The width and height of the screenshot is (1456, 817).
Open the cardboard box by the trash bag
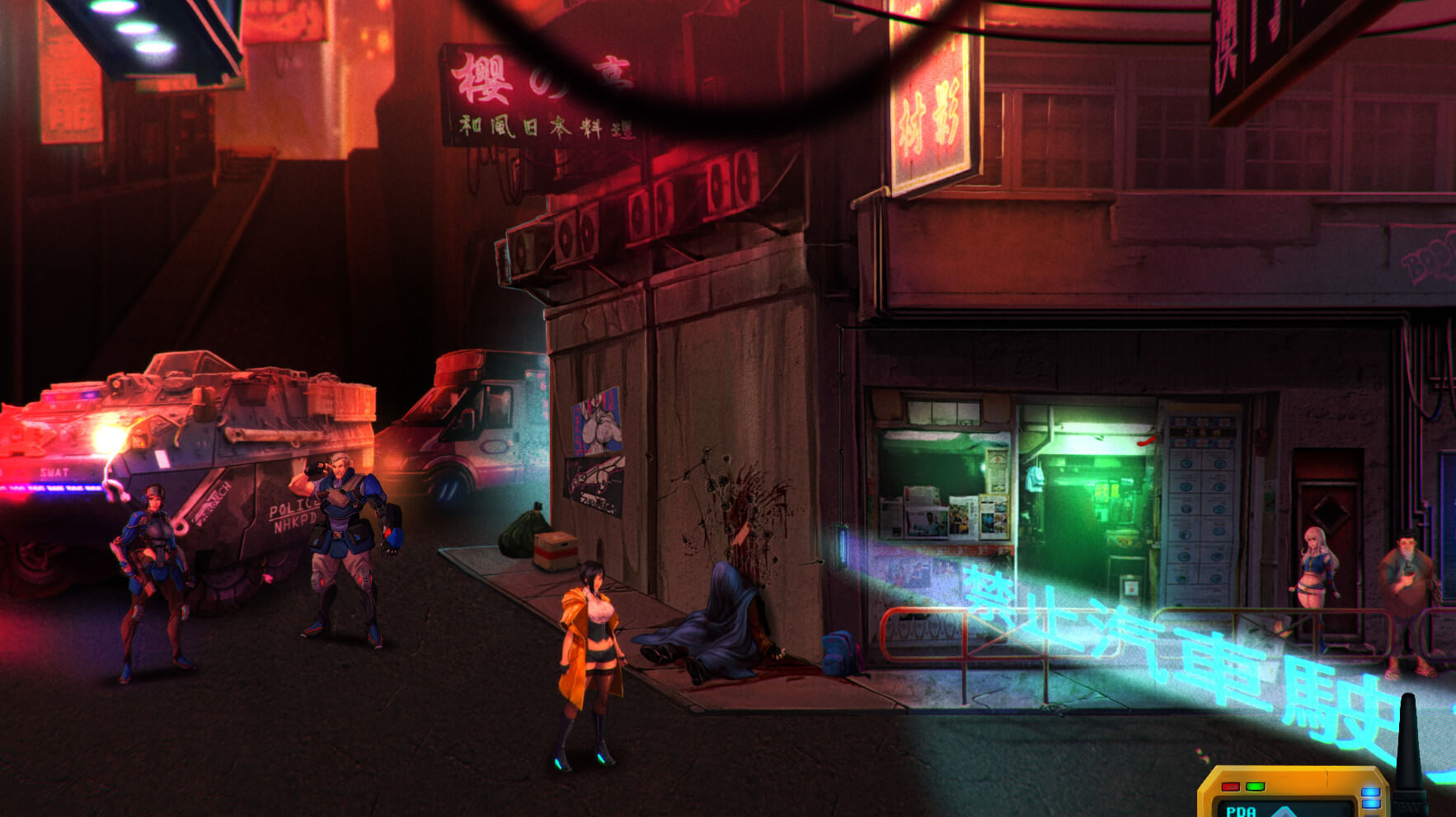(x=557, y=551)
